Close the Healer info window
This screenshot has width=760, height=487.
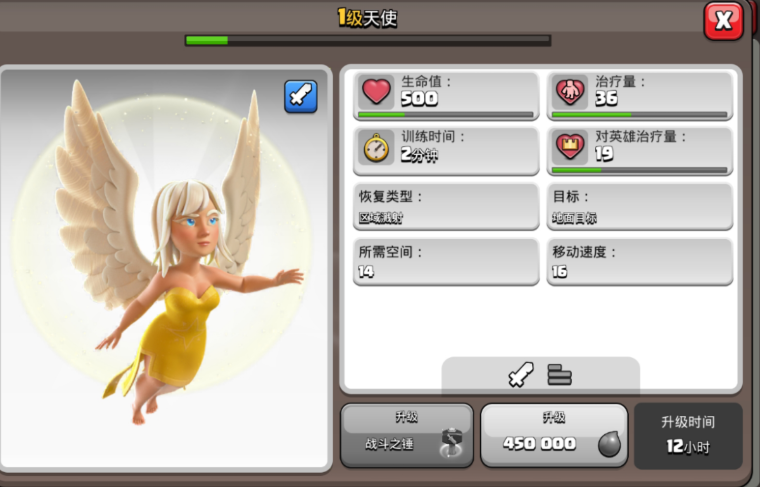723,20
